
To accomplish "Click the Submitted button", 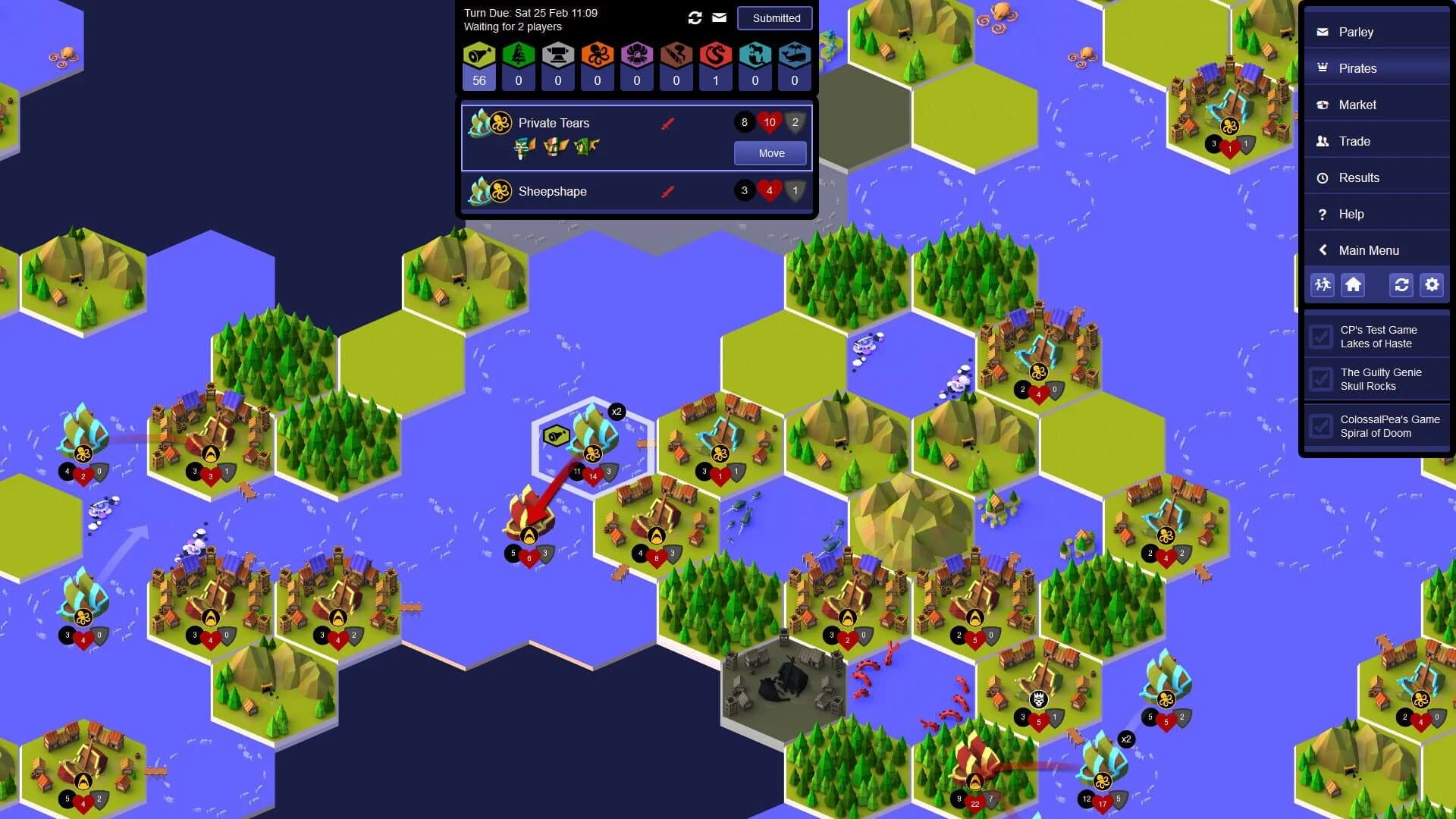I will [774, 17].
